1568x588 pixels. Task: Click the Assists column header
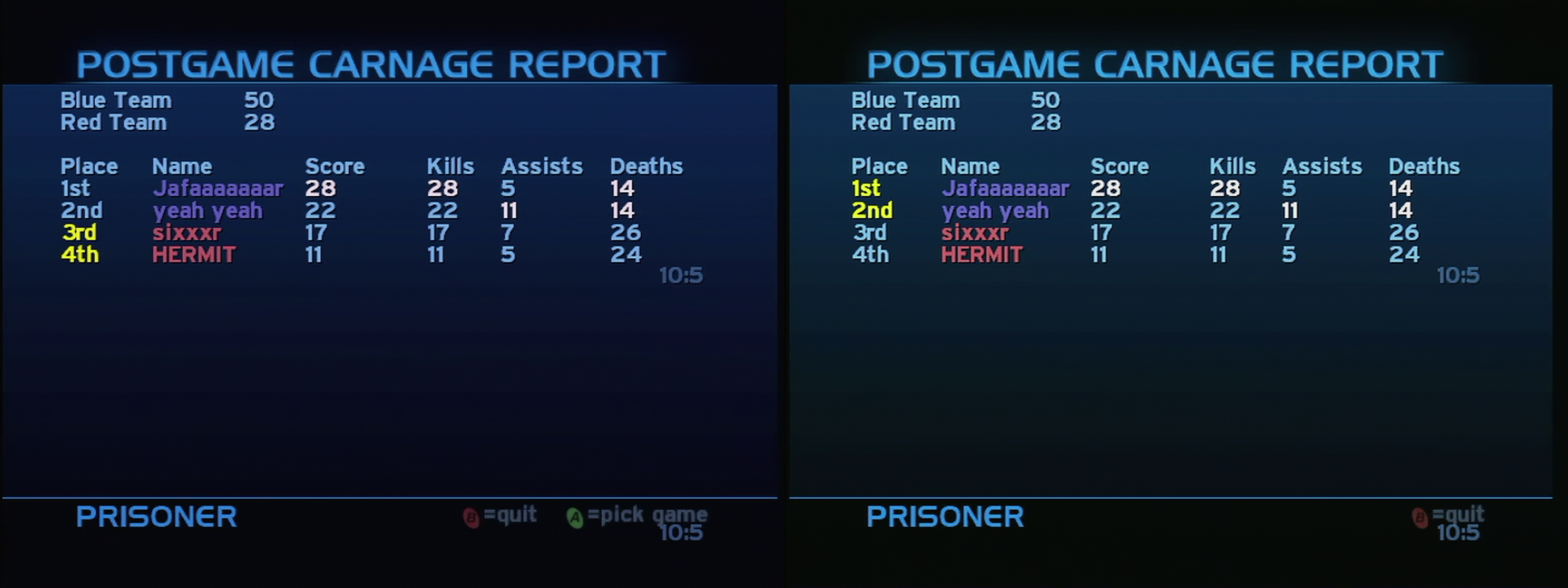[x=541, y=166]
